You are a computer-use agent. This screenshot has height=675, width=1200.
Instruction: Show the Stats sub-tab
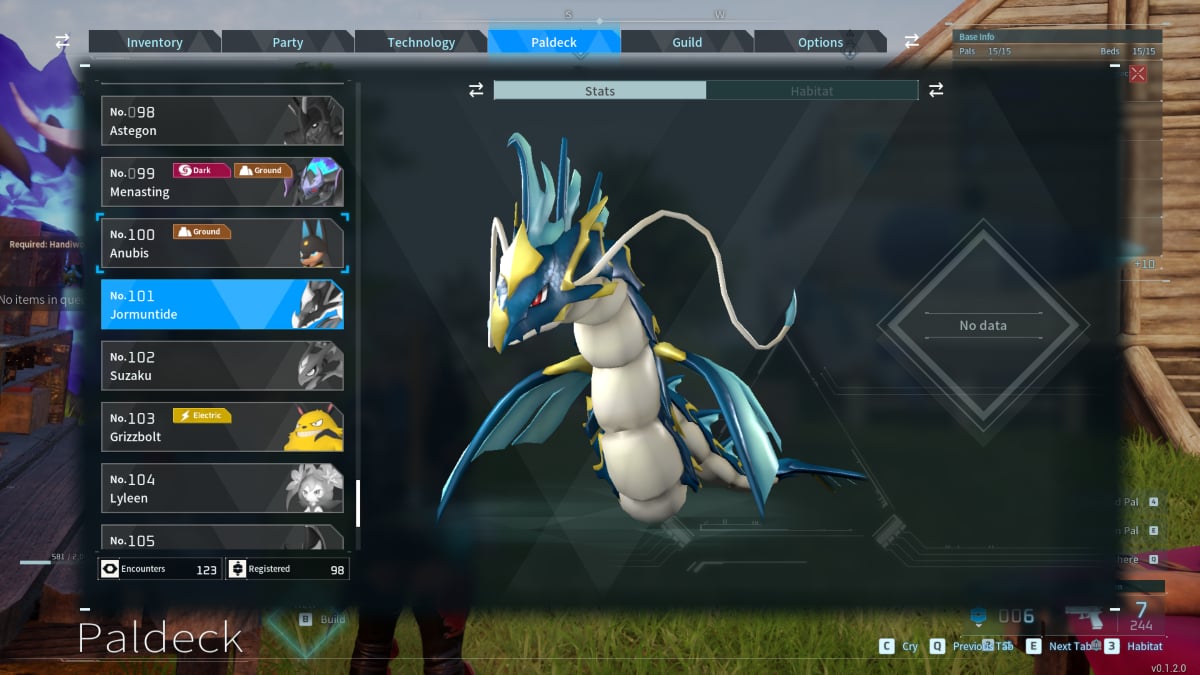[600, 91]
